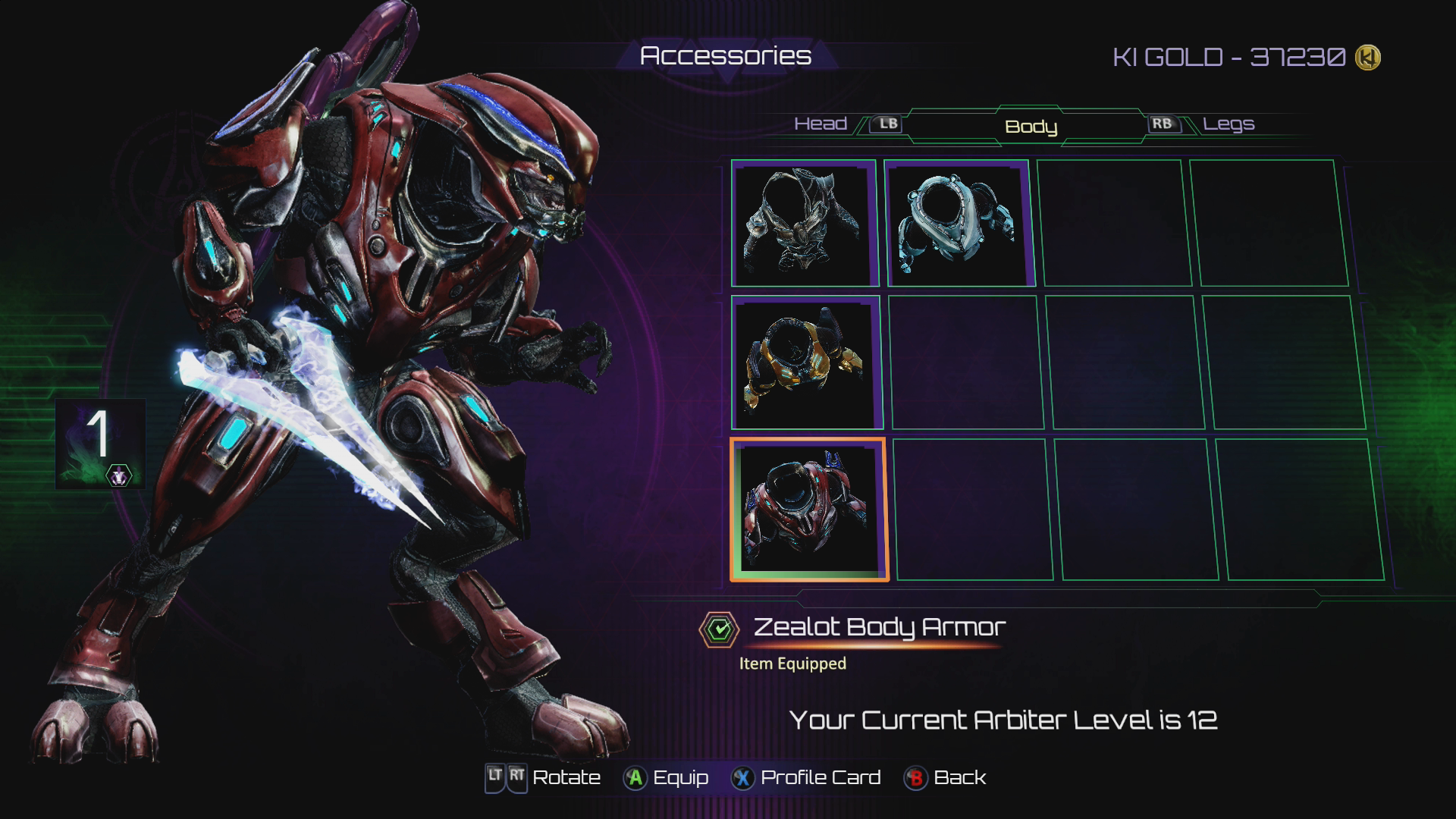The width and height of the screenshot is (1456, 819).
Task: Pick the gold body armor
Action: tap(805, 362)
